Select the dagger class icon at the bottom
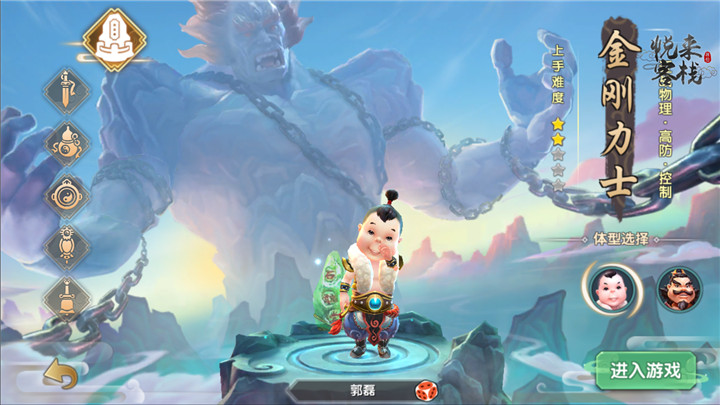 [x=67, y=297]
